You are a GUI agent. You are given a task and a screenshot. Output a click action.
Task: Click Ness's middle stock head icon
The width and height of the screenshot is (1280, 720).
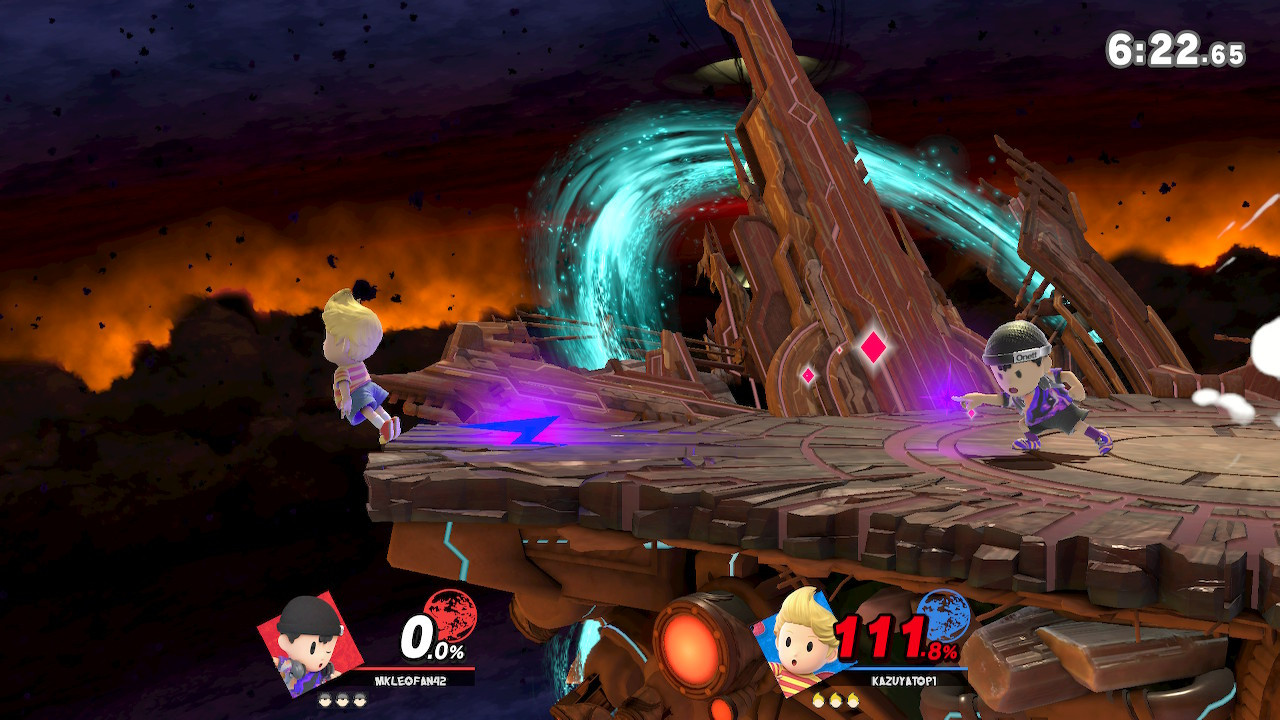[341, 698]
